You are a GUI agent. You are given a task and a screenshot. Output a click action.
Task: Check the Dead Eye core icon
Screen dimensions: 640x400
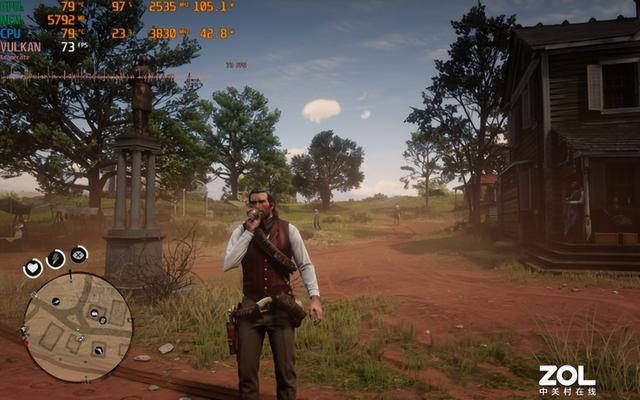click(x=79, y=255)
